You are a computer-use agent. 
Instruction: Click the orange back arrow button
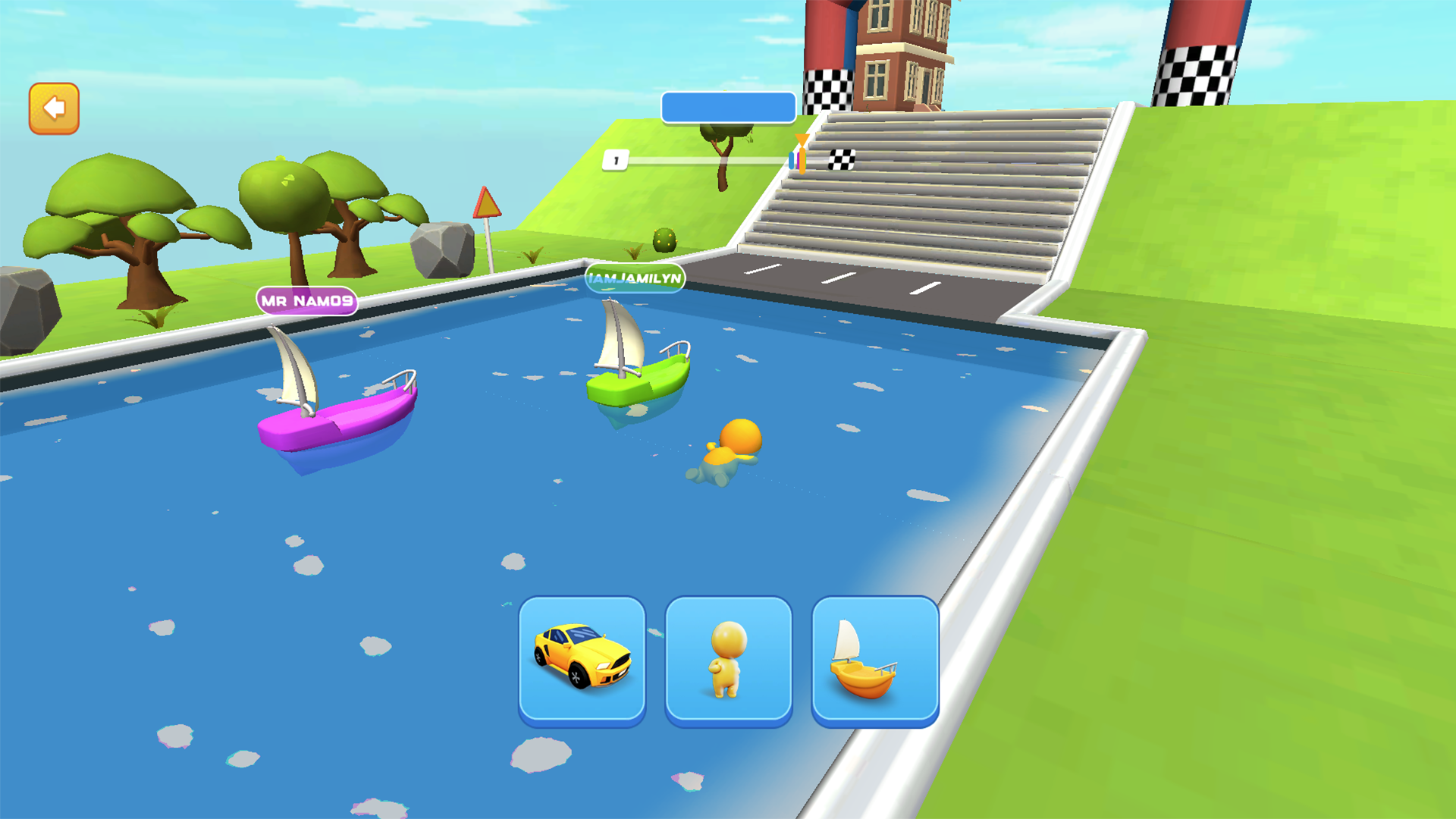click(53, 108)
